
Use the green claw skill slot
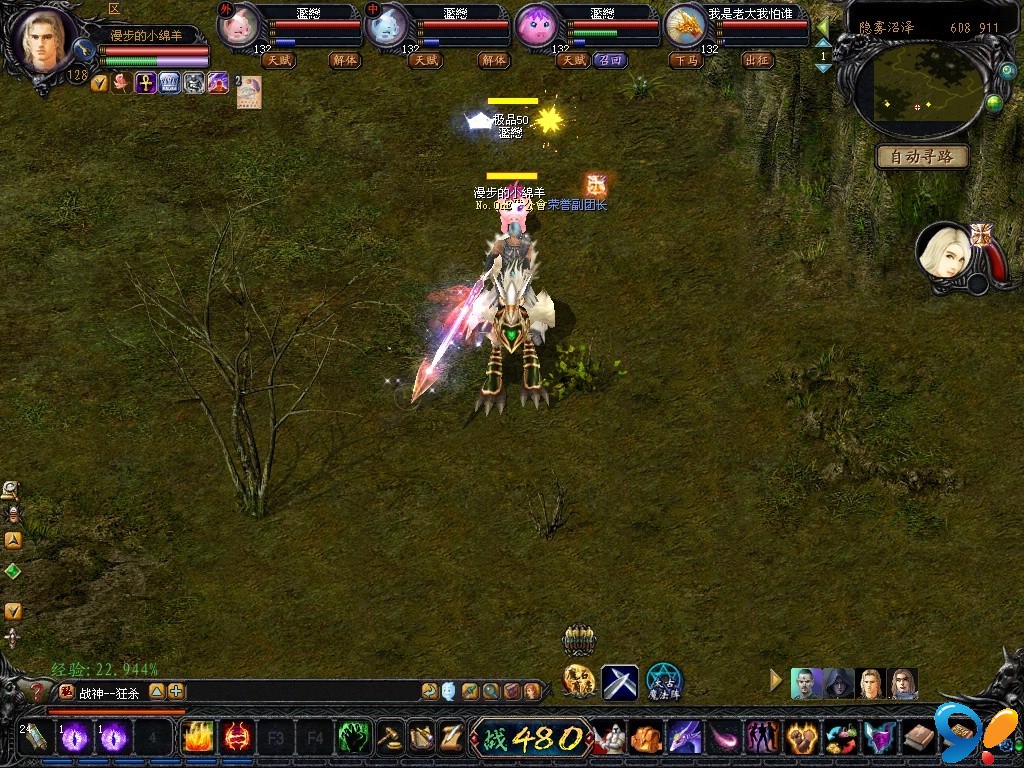click(353, 738)
